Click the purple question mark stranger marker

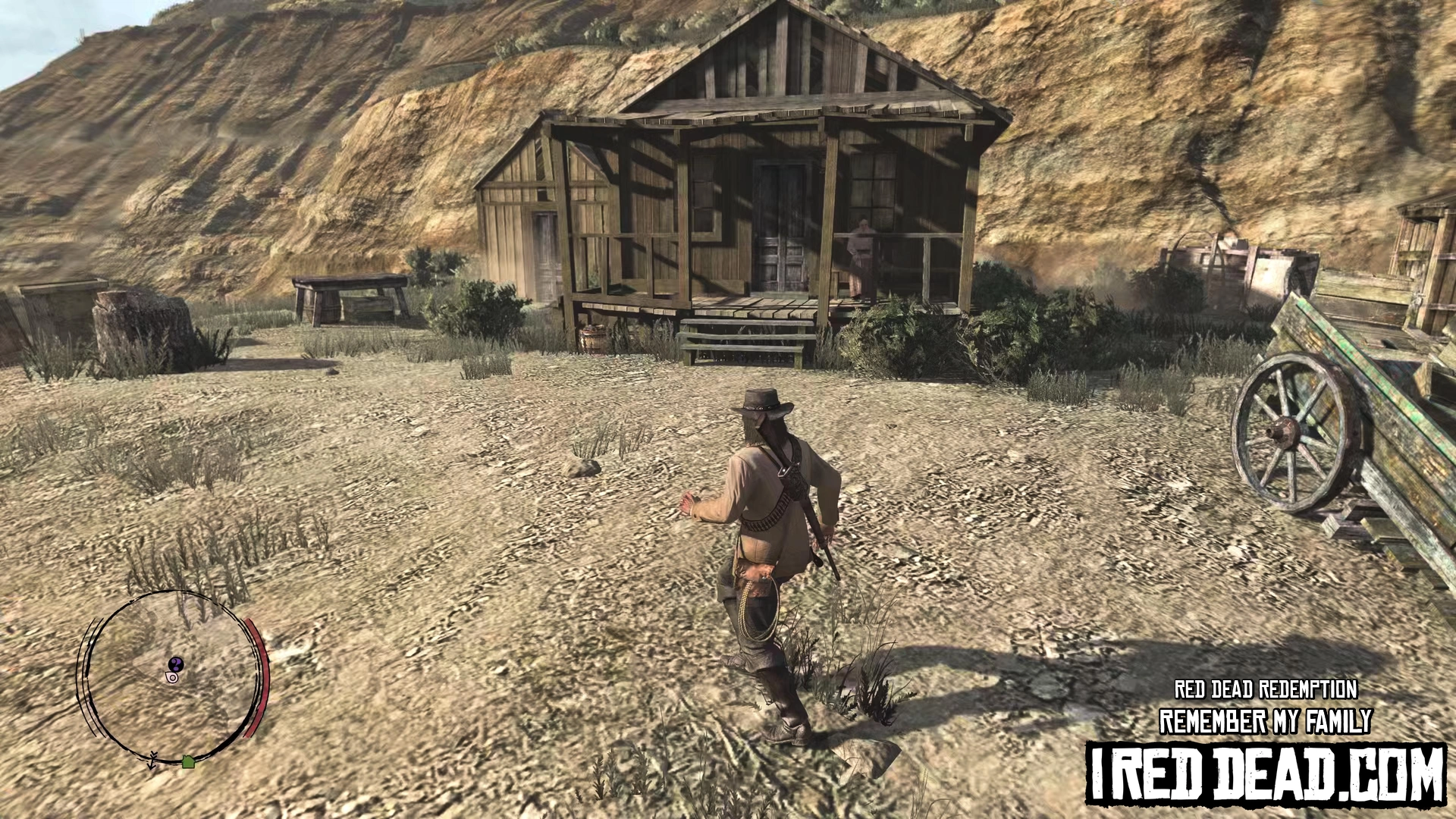click(x=177, y=664)
